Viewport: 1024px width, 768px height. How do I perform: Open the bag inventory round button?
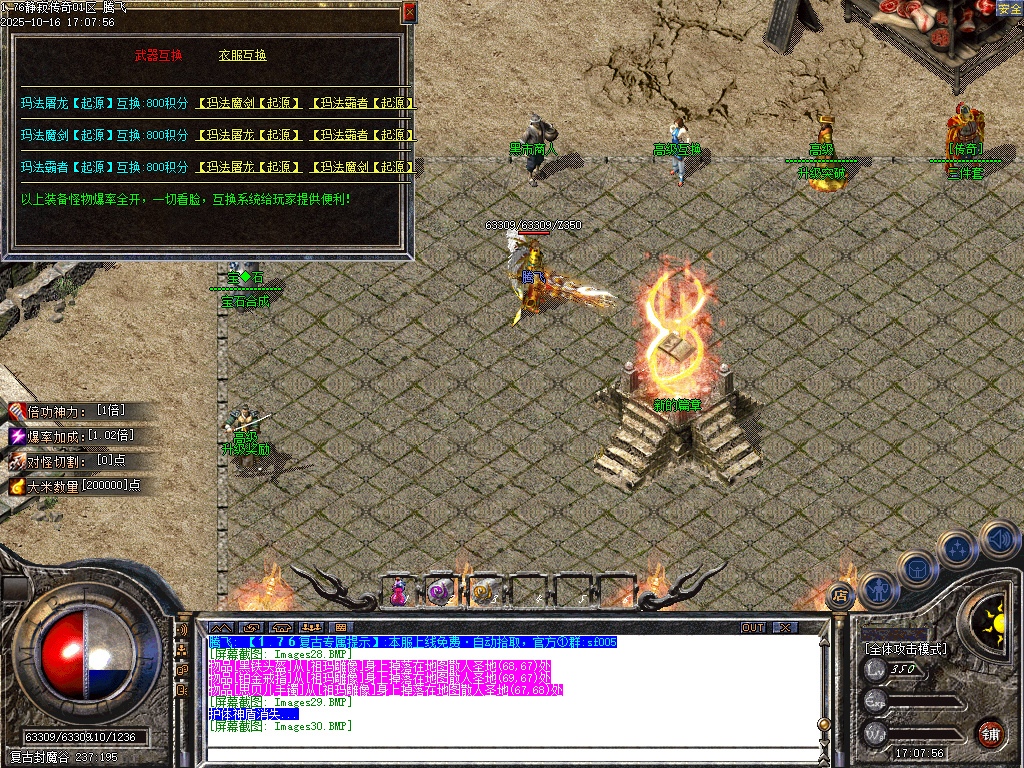click(917, 570)
